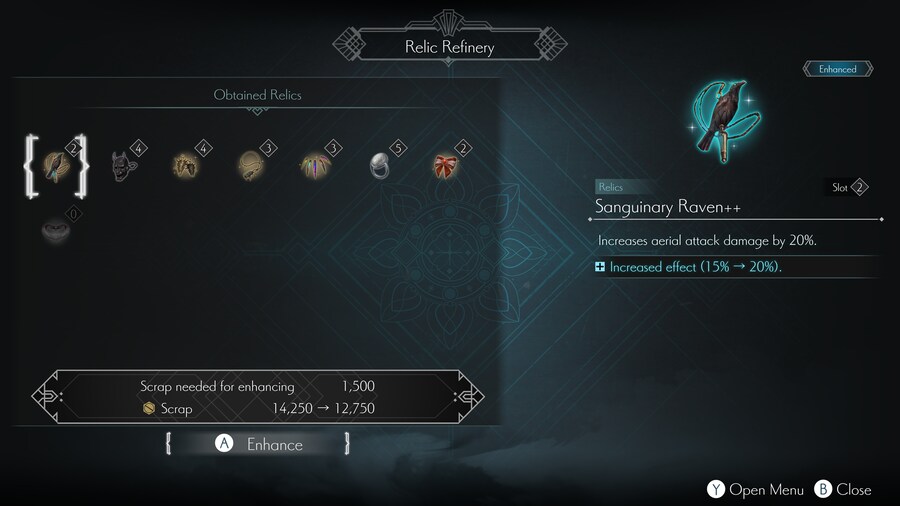Choose the silver ring relic
The width and height of the screenshot is (900, 506).
coord(380,165)
